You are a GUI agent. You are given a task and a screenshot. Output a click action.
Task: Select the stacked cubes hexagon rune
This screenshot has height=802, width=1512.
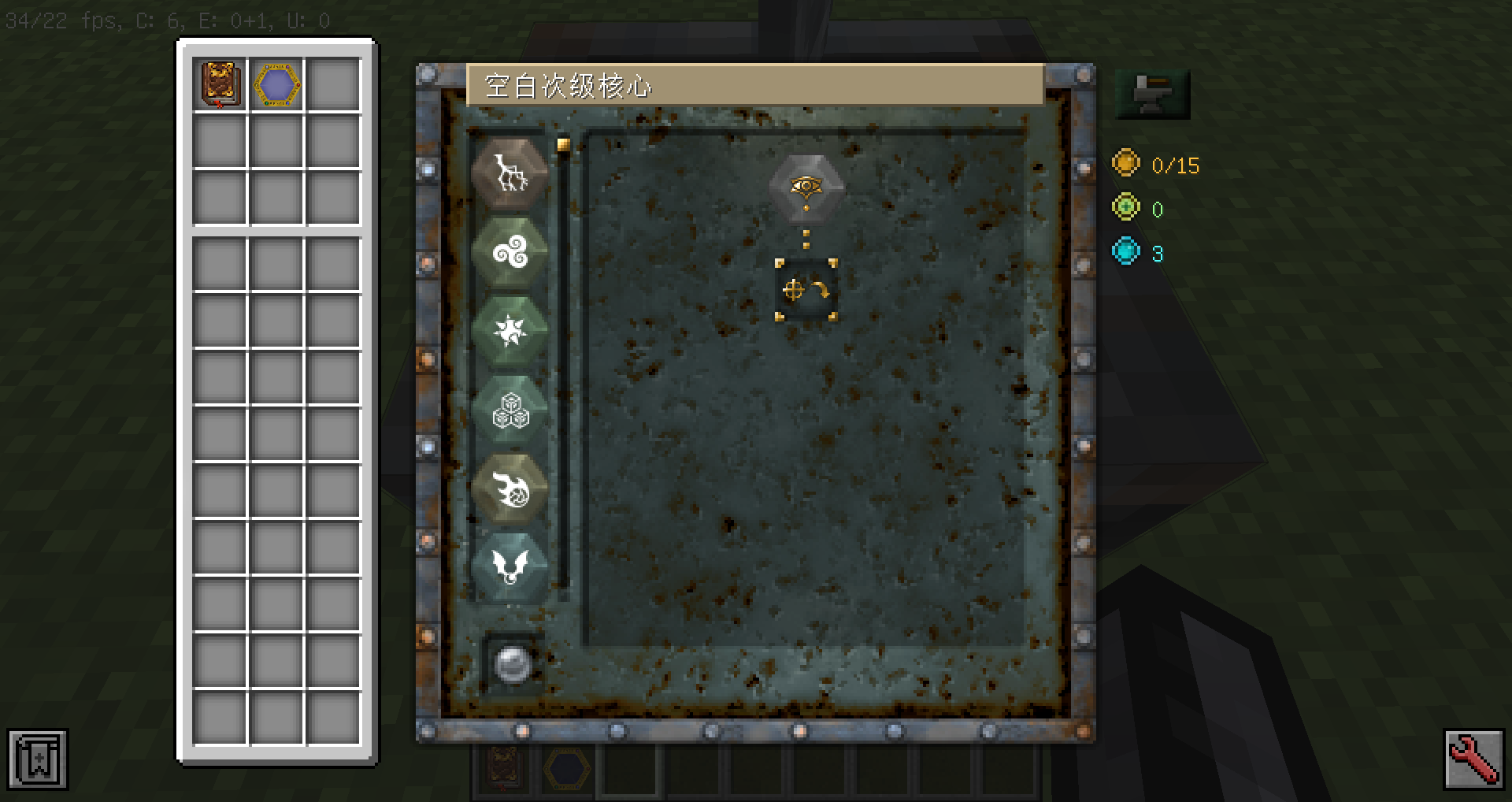(510, 410)
